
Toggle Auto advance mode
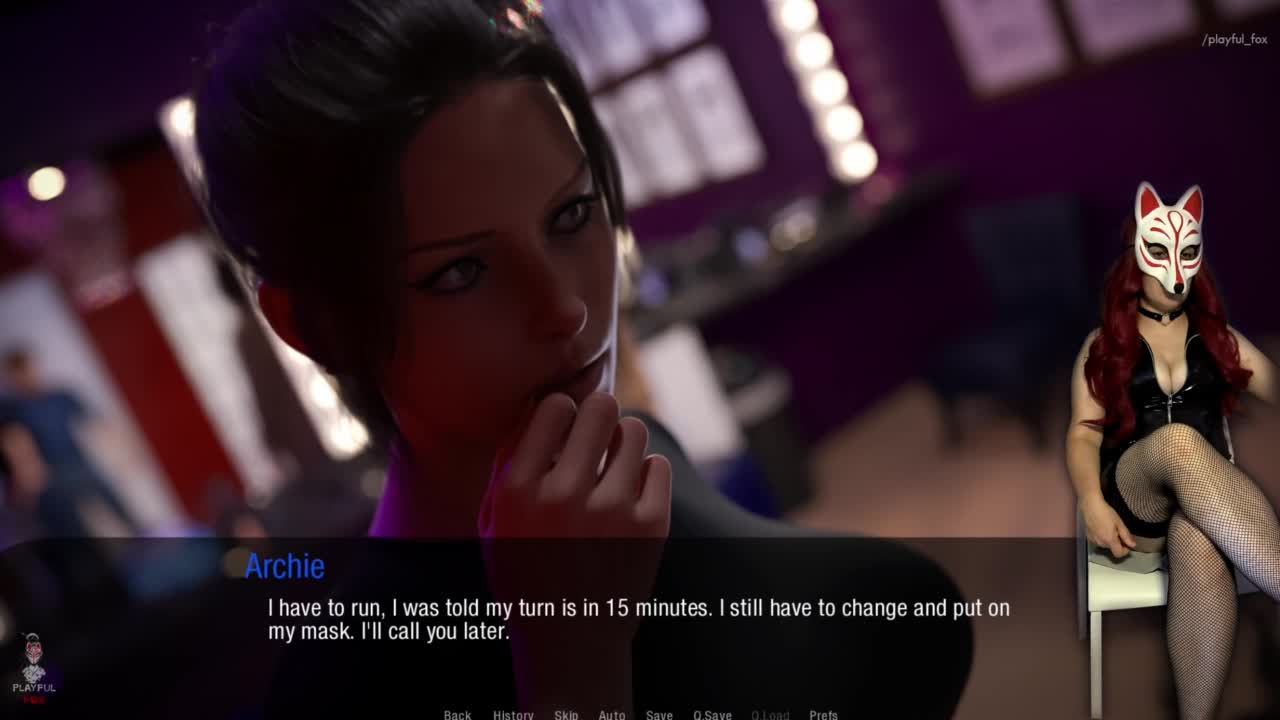point(612,714)
